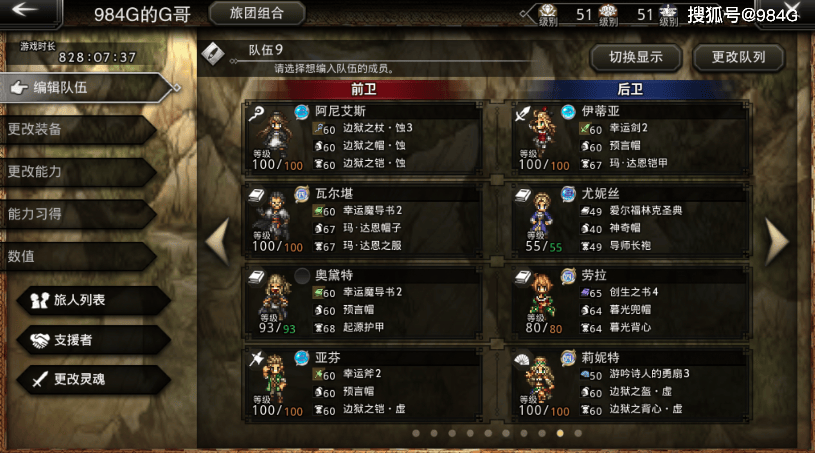Screen dimensions: 815x453
Task: Open the 旅团组合 menu
Action: [257, 13]
